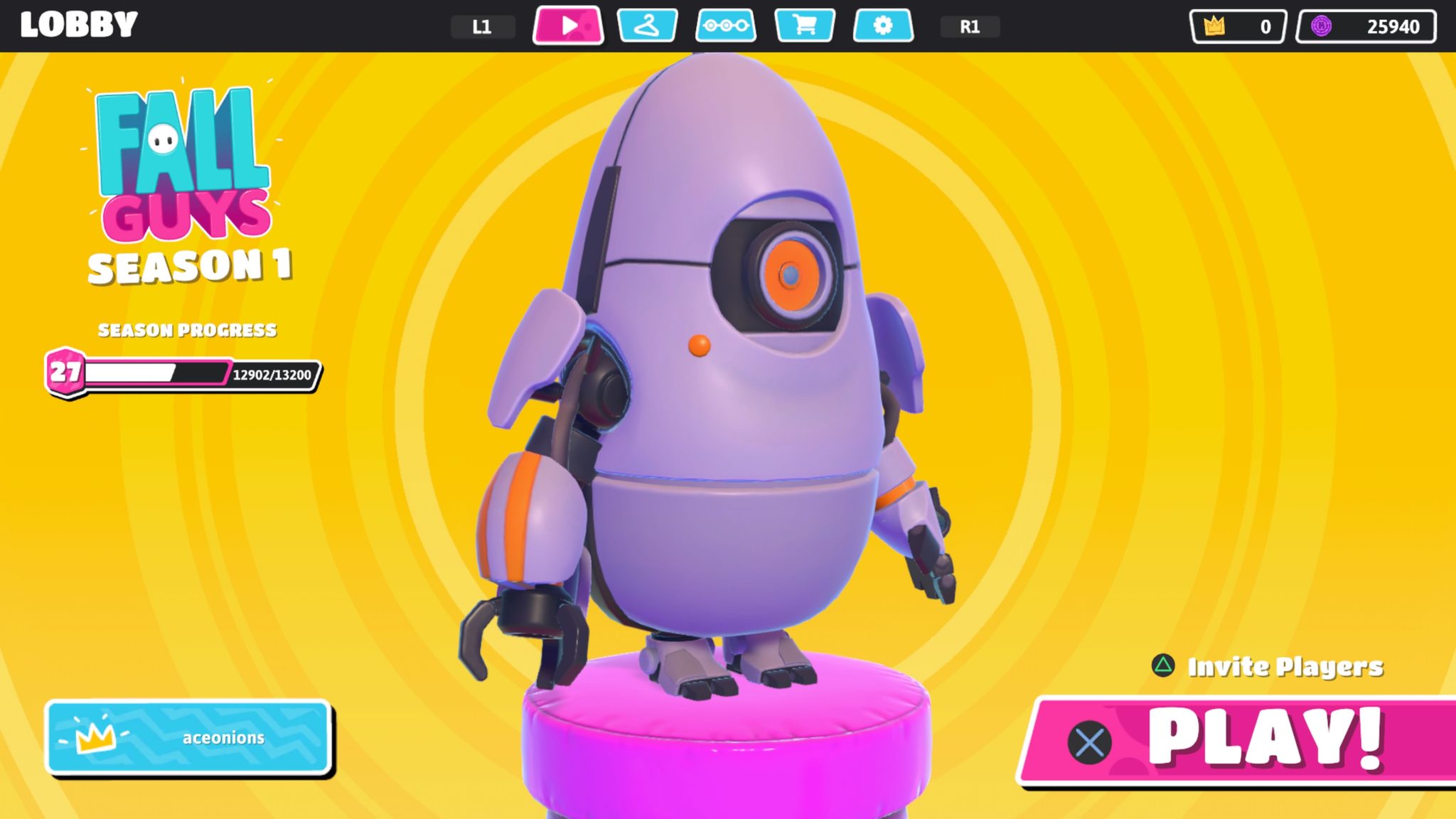Click the LOBBY header title
Screen dimensions: 1456x819
coord(80,25)
